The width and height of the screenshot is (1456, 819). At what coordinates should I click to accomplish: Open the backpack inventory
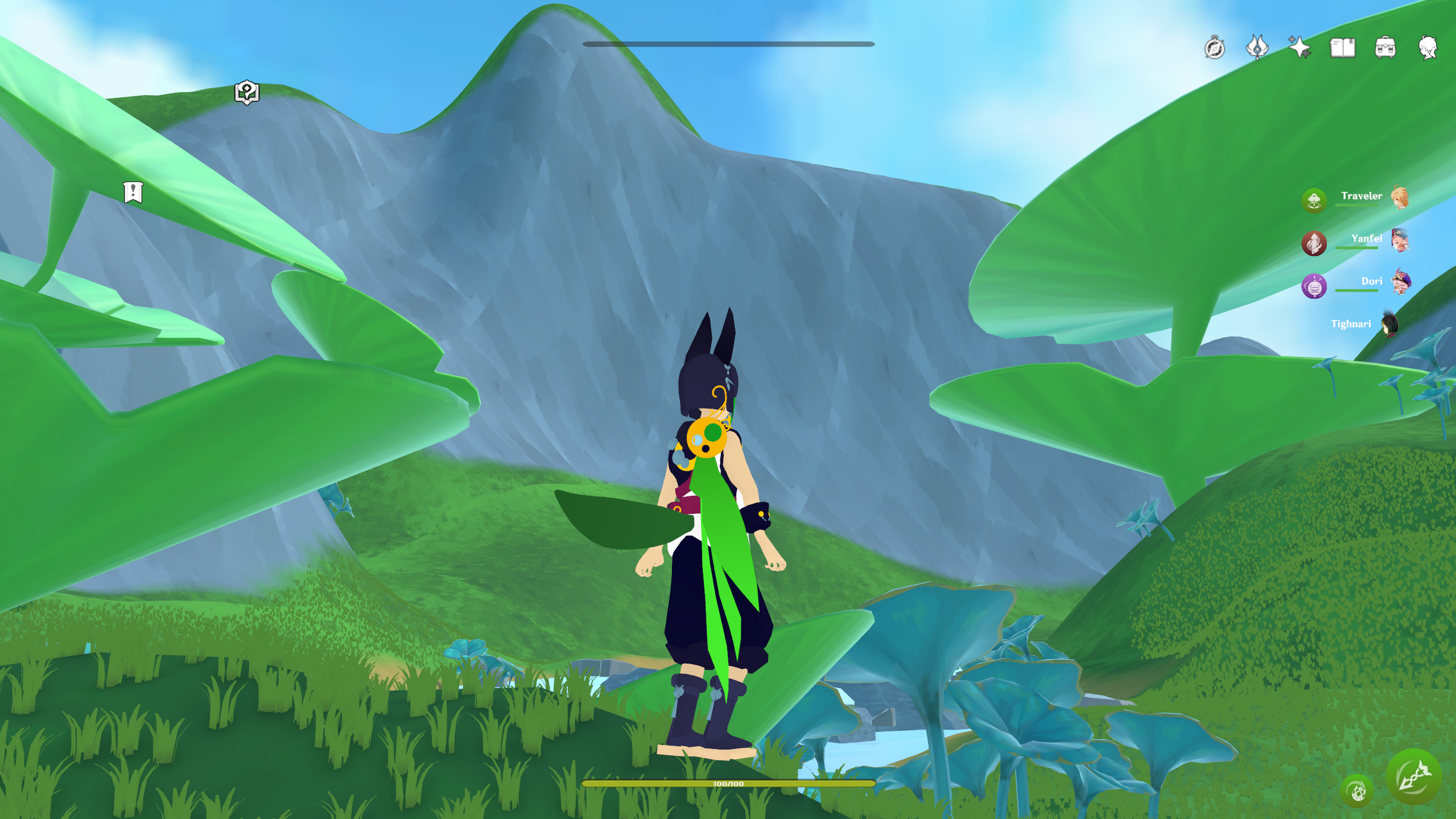[1385, 48]
